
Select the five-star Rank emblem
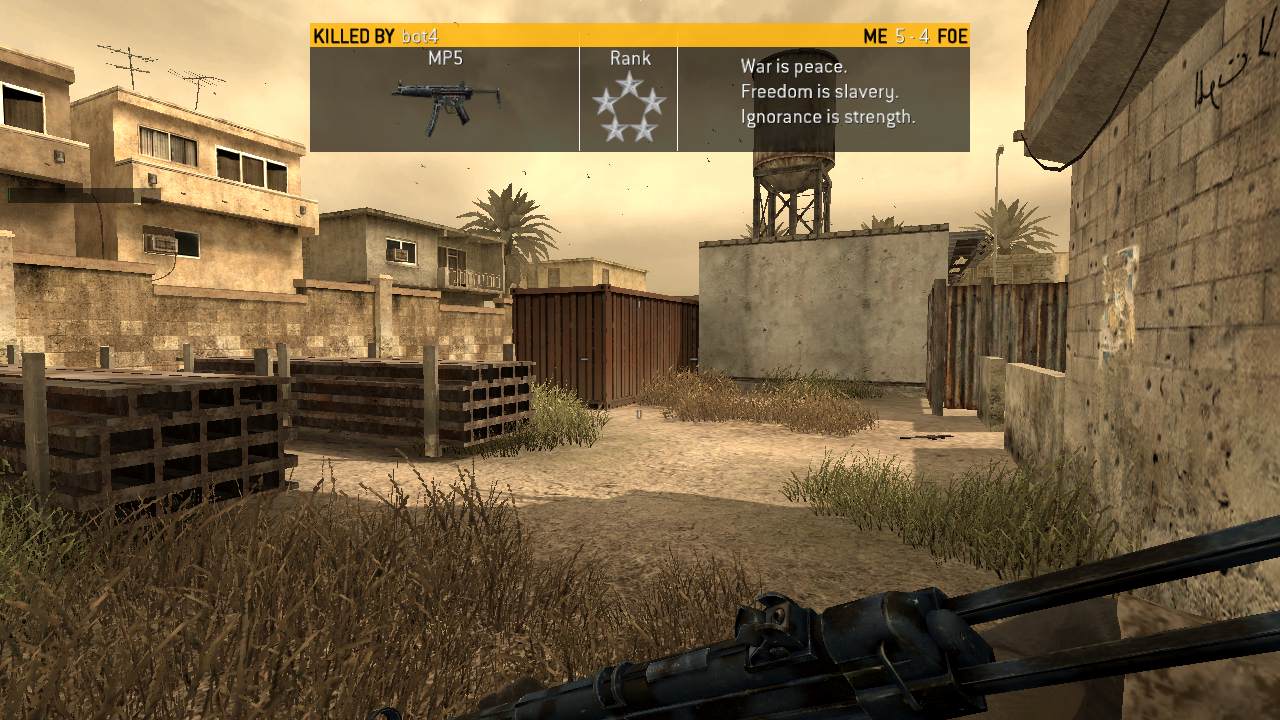(628, 107)
